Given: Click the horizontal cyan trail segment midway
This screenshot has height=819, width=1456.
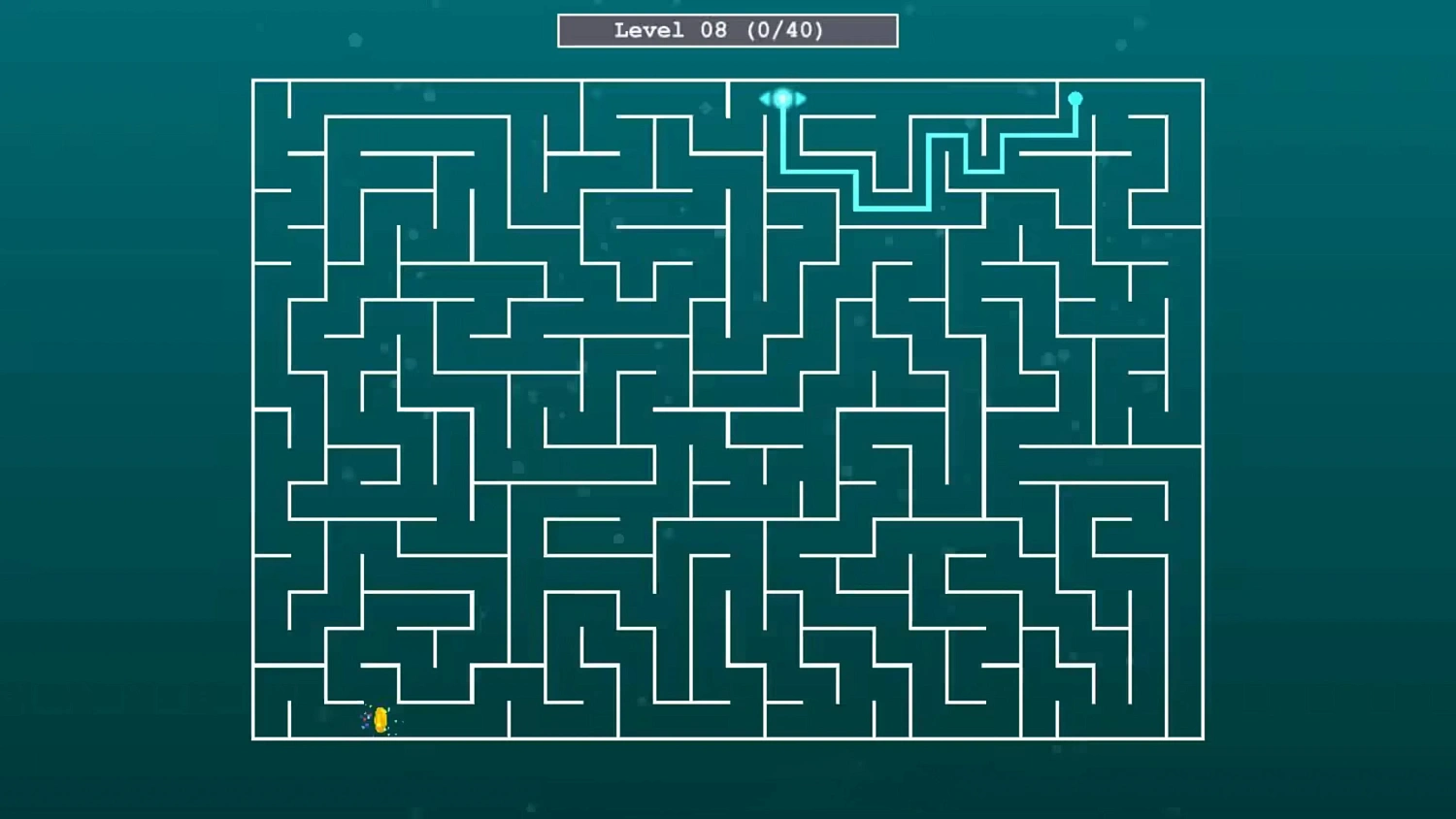Looking at the screenshot, I should point(893,209).
